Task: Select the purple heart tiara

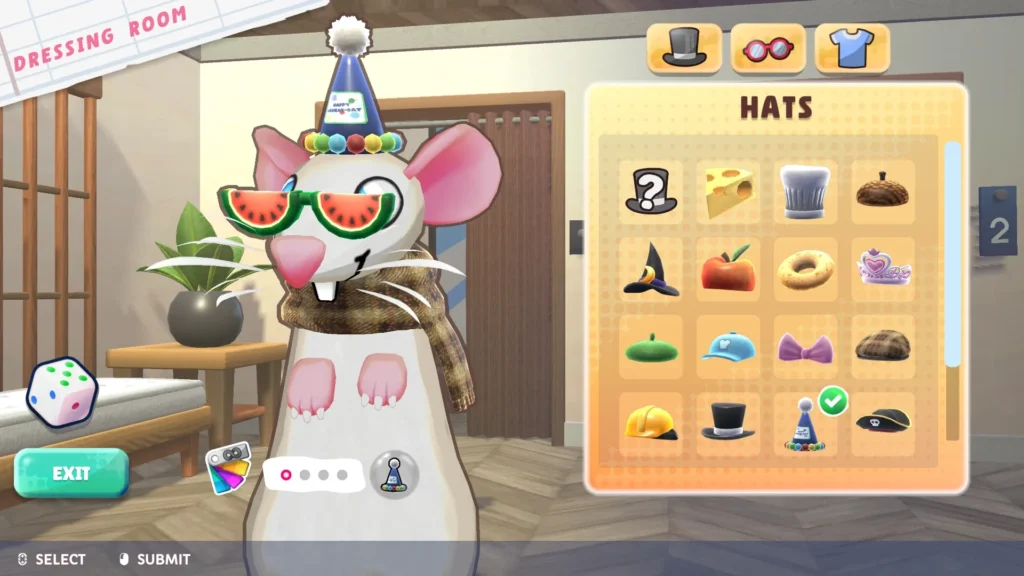Action: coord(882,268)
